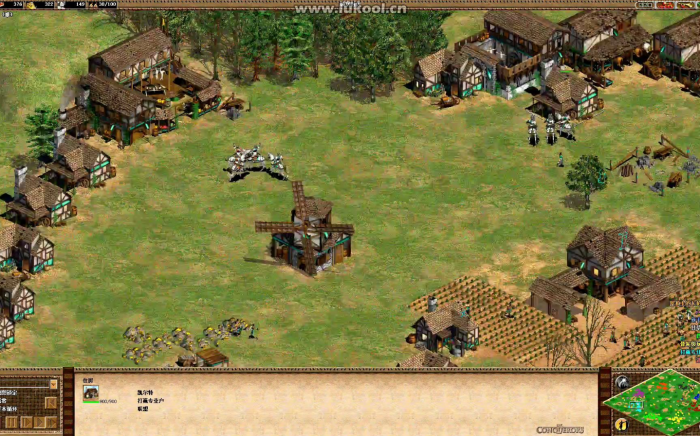Click the round horse icon beside the minimap

click(622, 381)
